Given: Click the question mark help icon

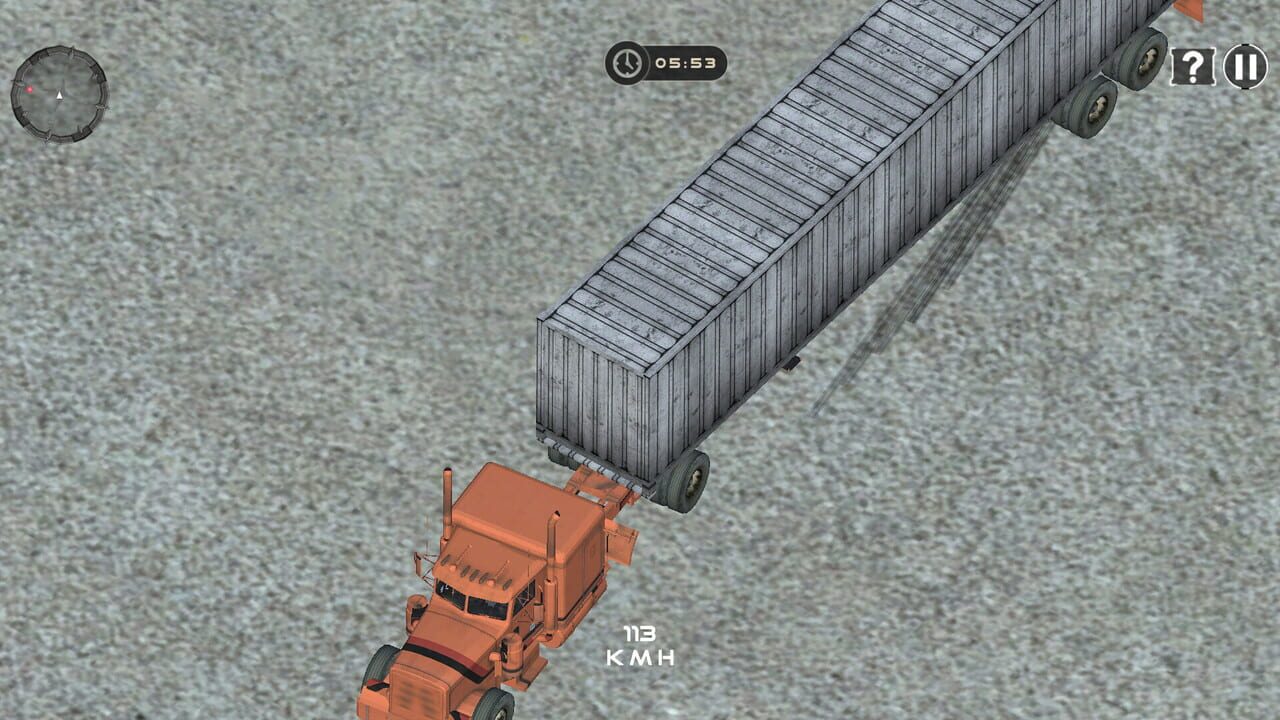Looking at the screenshot, I should (1193, 64).
